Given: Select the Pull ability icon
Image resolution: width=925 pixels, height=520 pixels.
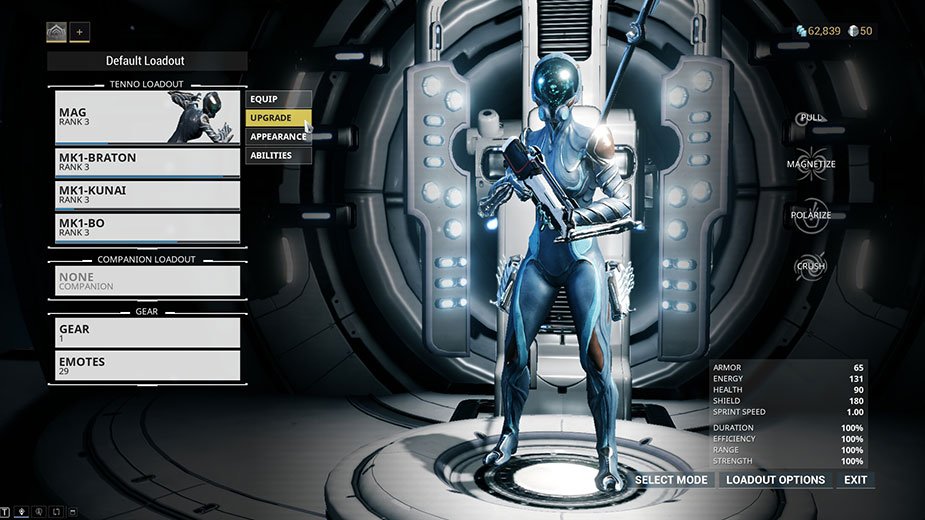Looking at the screenshot, I should click(811, 119).
